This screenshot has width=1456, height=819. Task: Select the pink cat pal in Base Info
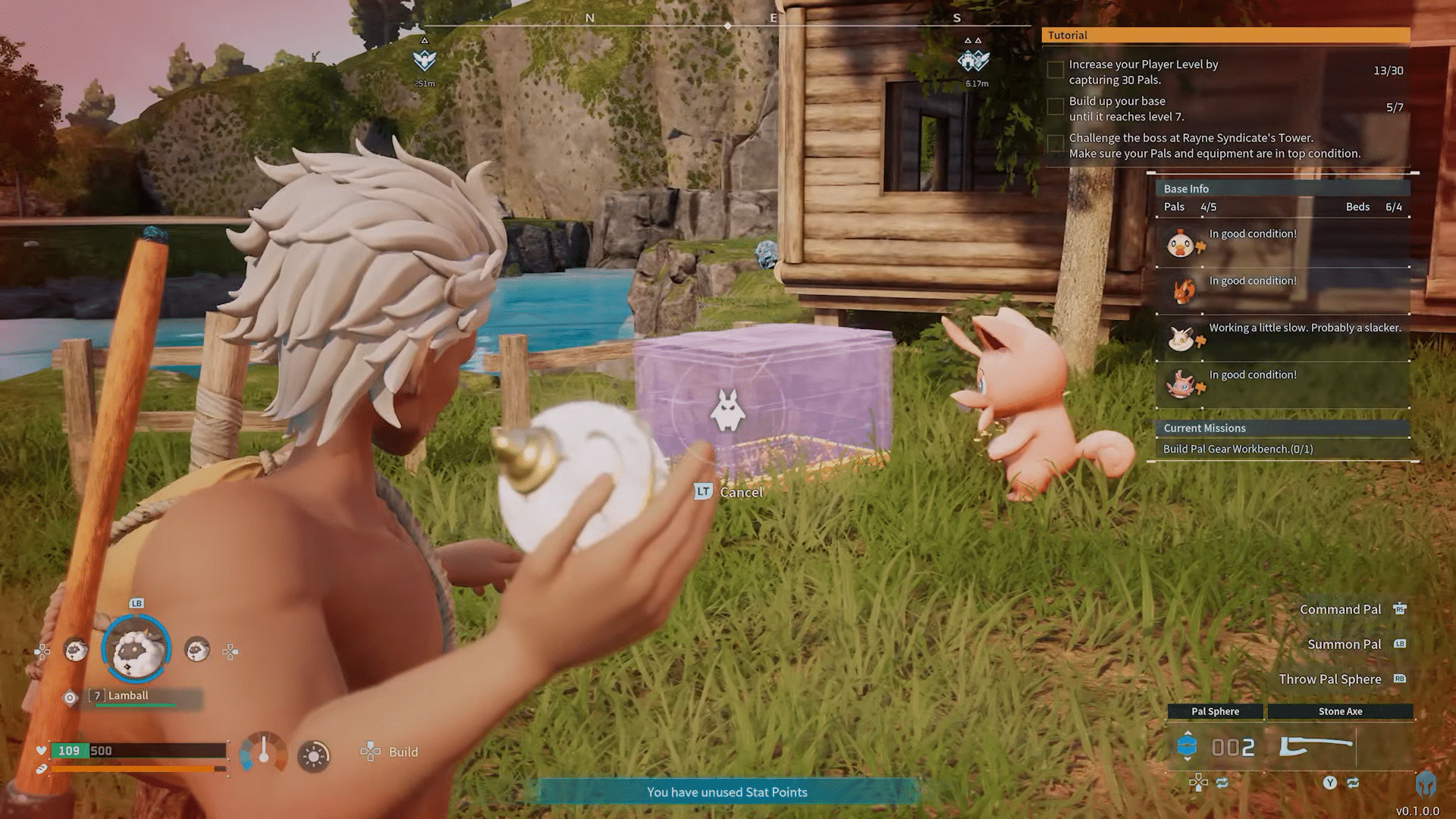(x=1181, y=385)
